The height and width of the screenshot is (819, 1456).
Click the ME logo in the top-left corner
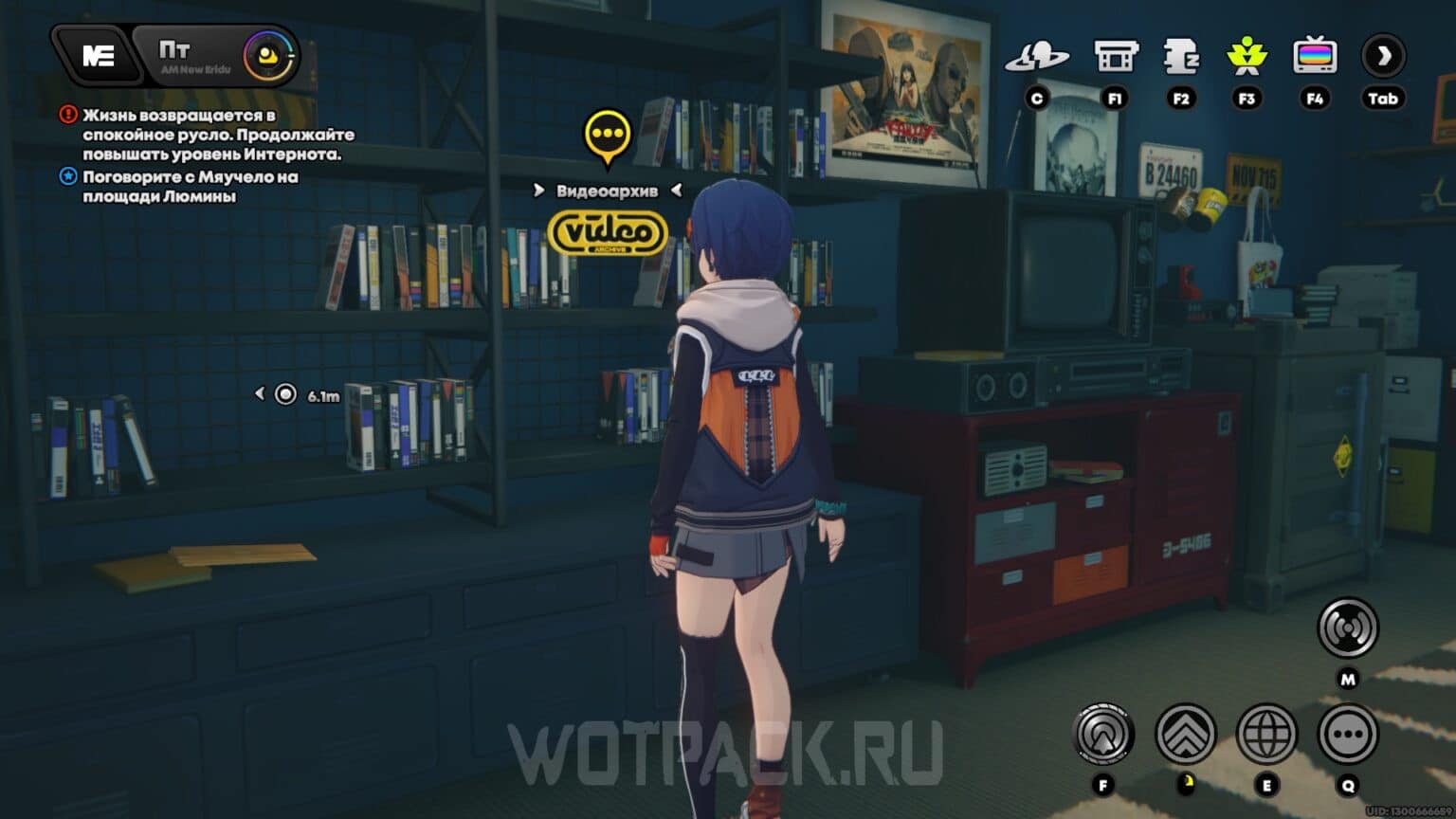coord(98,54)
